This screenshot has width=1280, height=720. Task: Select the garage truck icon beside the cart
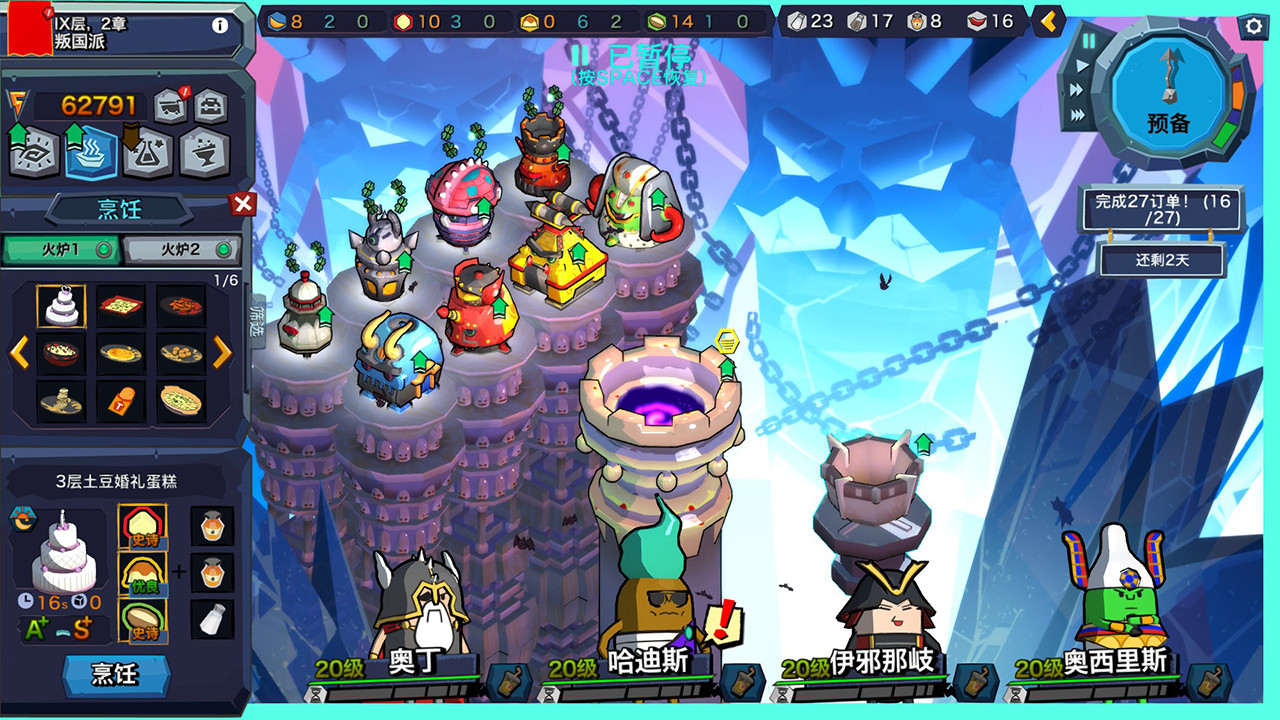tap(211, 105)
